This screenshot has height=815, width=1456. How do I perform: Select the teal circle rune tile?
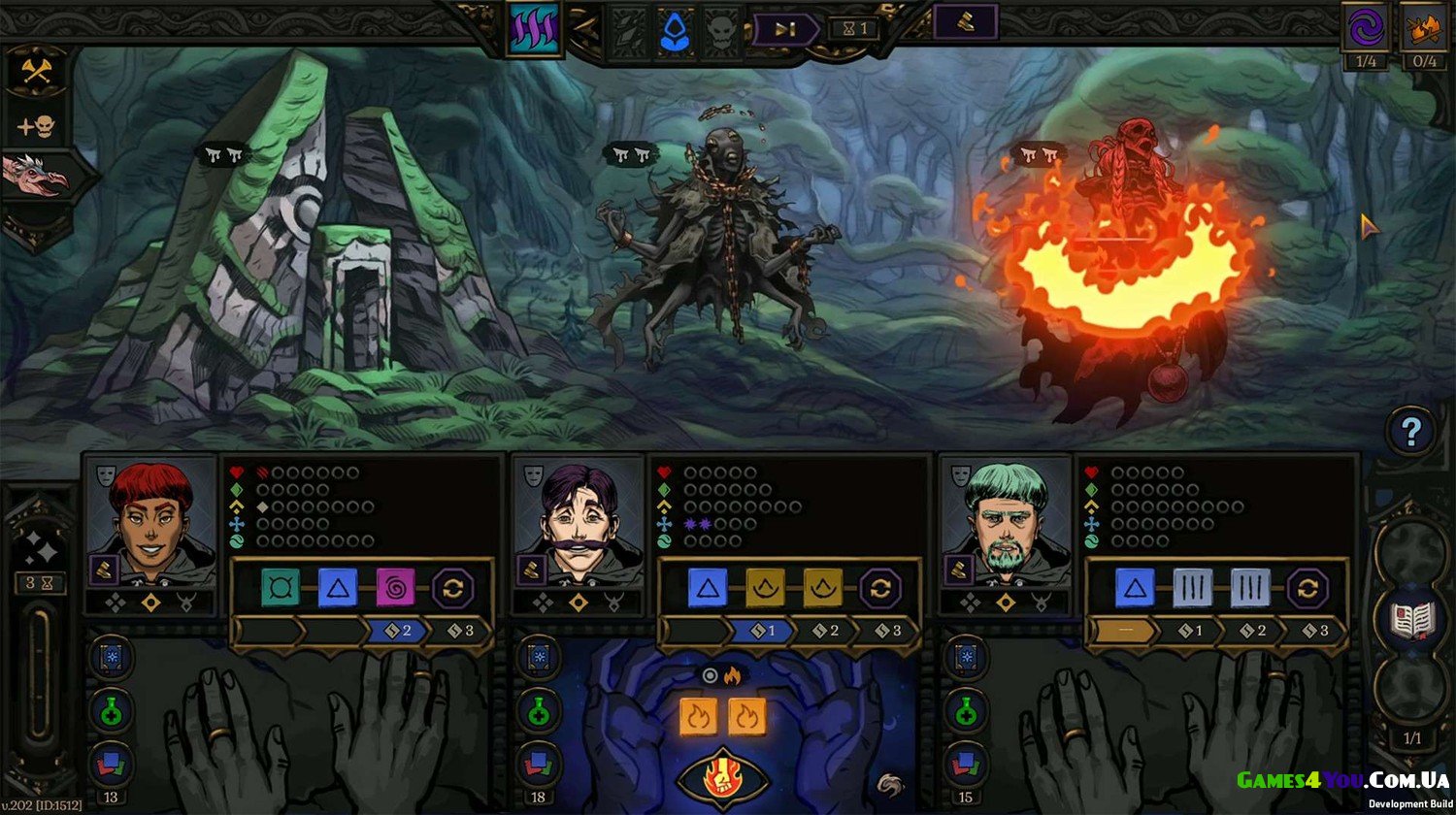click(x=281, y=588)
